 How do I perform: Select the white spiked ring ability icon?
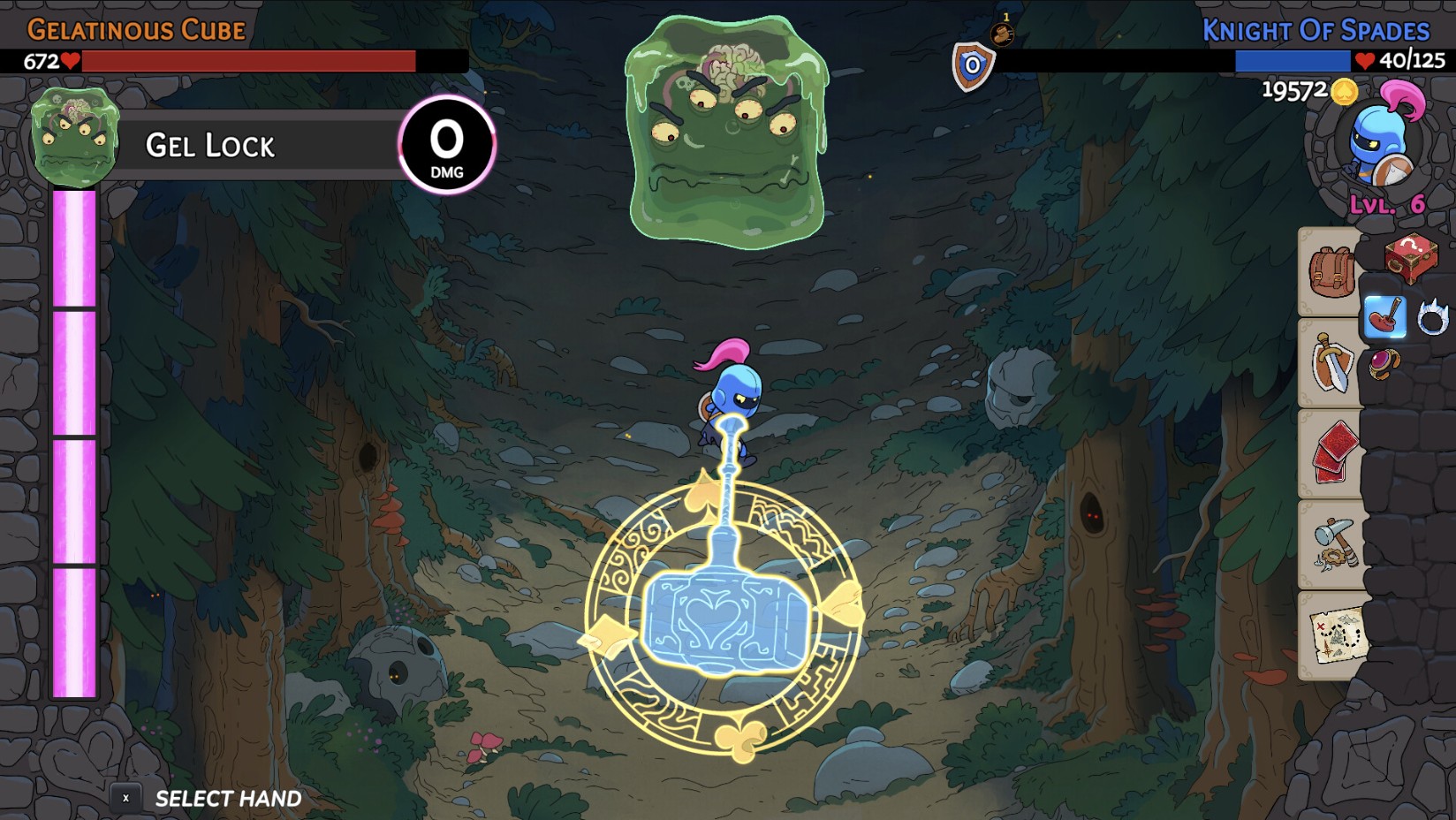pos(1436,316)
